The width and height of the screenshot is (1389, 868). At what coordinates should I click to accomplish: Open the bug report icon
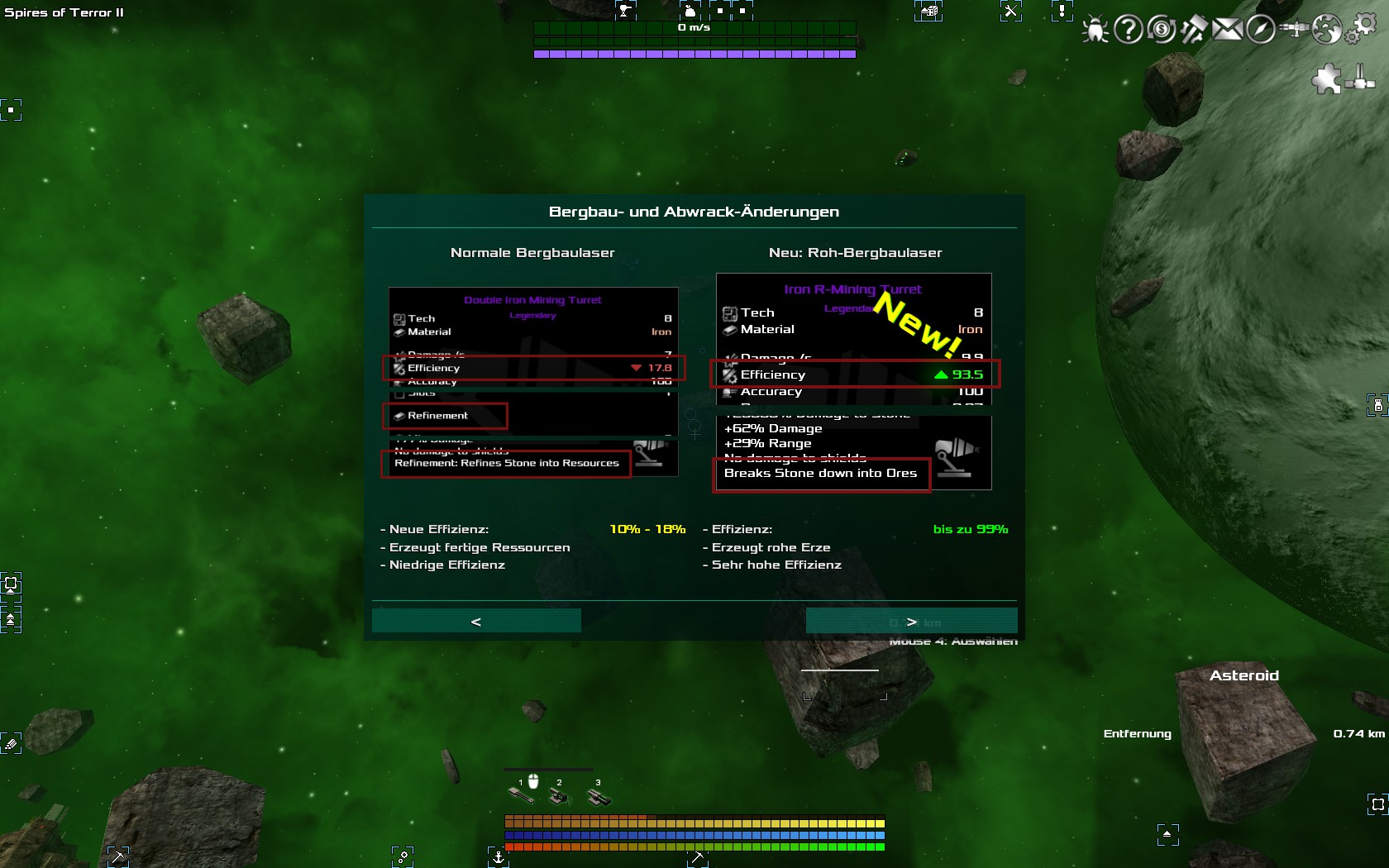tap(1095, 30)
